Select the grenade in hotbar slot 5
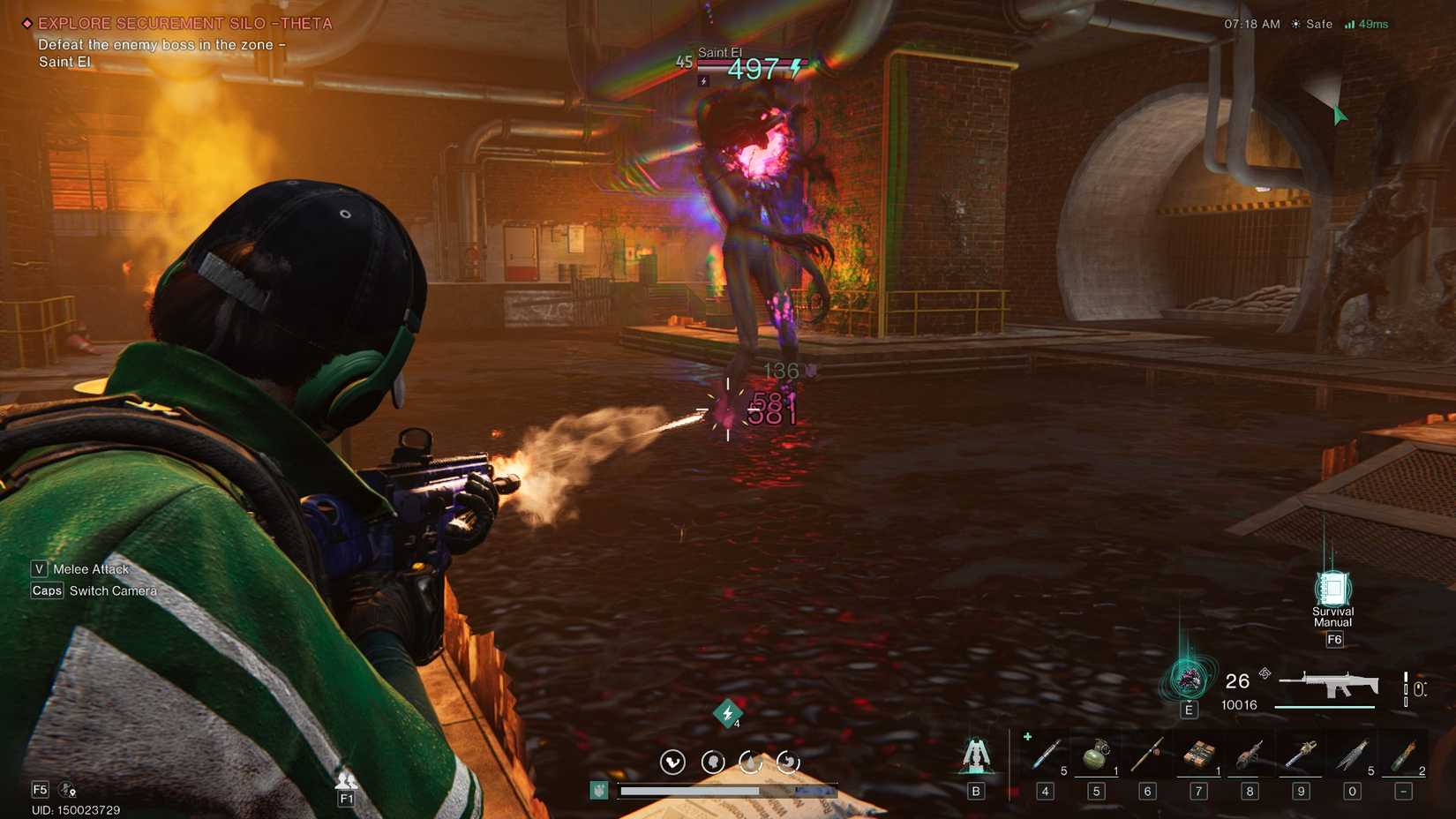Image resolution: width=1456 pixels, height=819 pixels. (x=1097, y=755)
